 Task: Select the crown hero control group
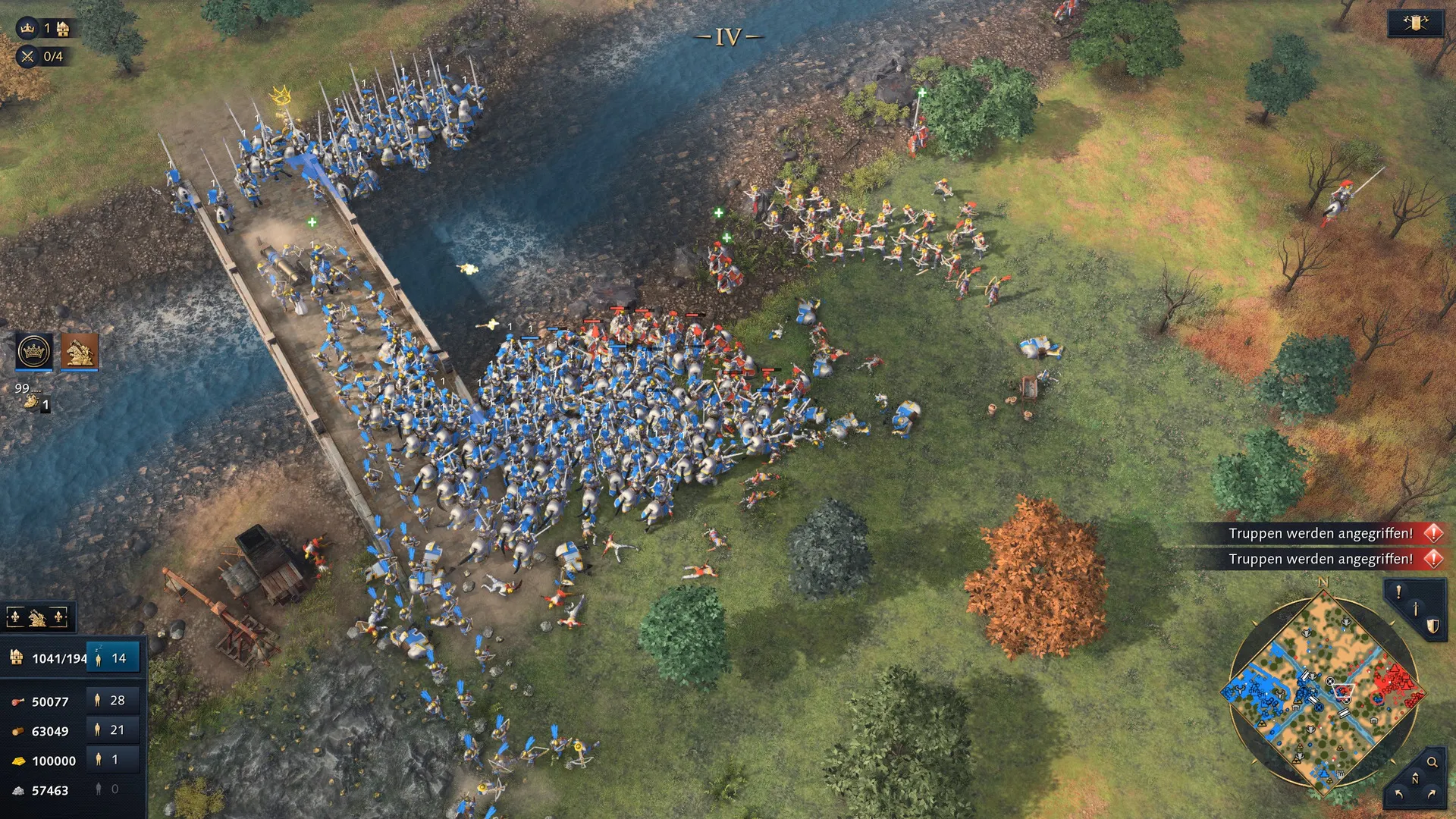click(x=34, y=351)
